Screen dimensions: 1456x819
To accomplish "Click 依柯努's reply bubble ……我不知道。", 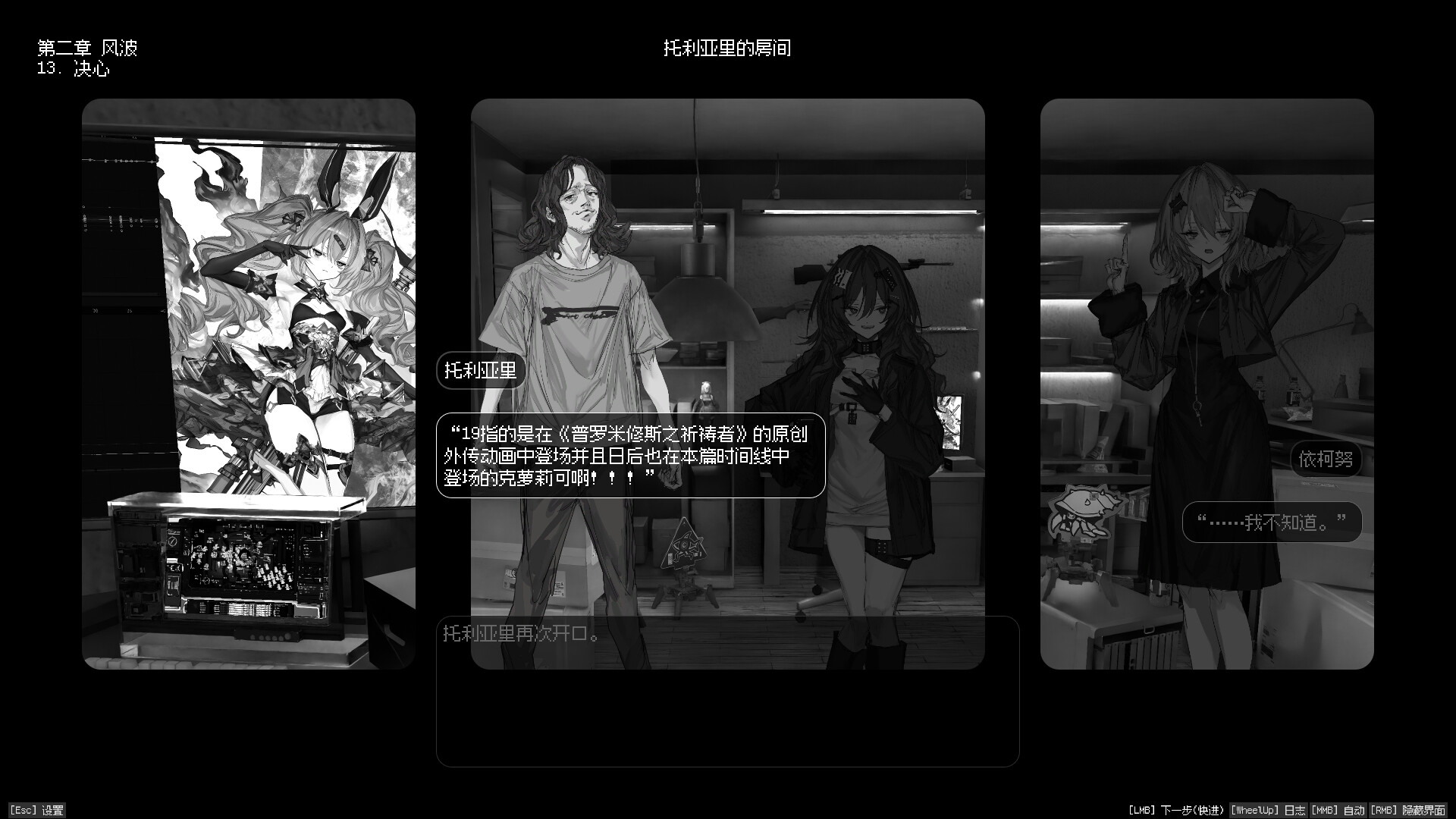I will (x=1272, y=521).
